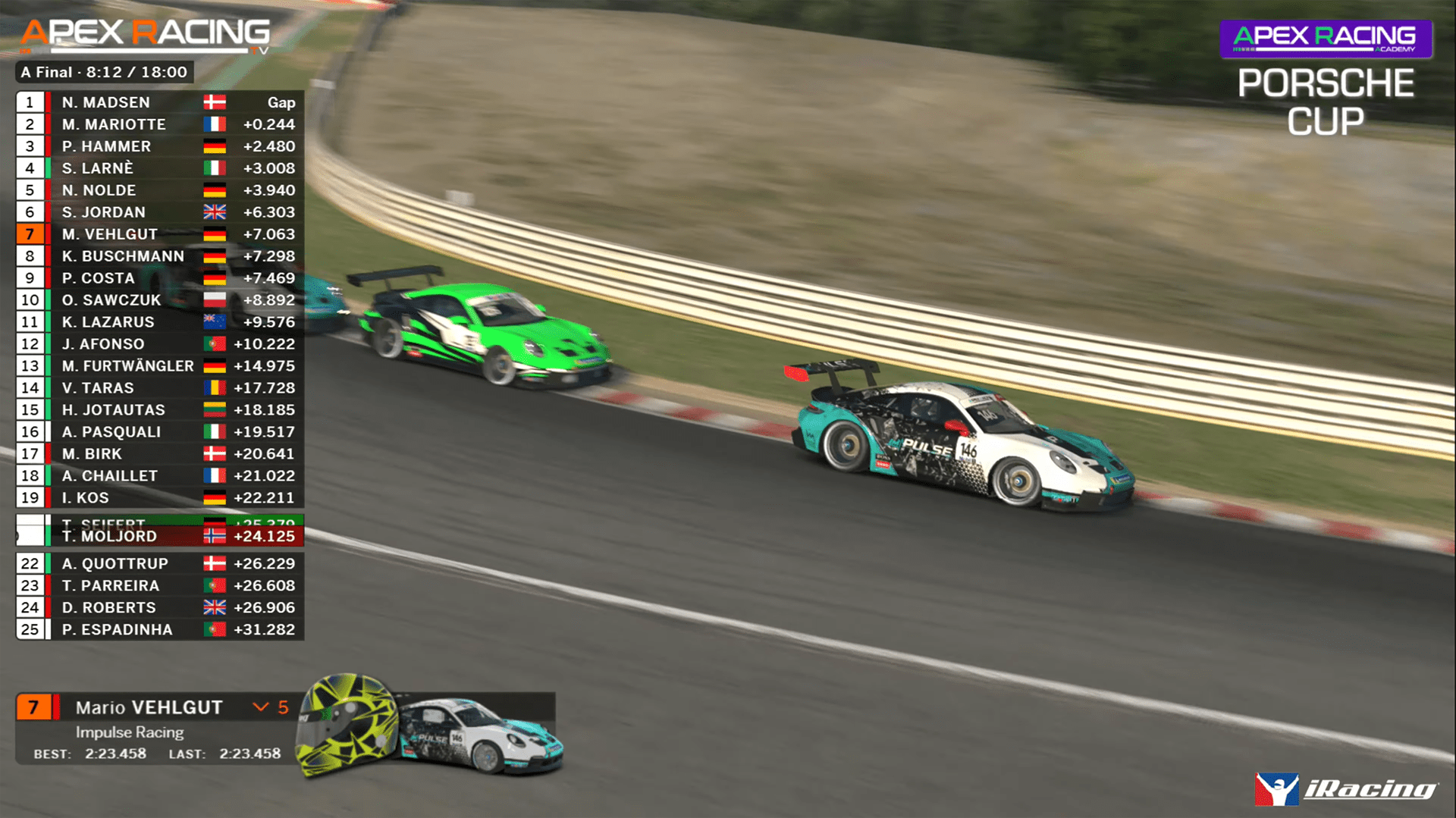Image resolution: width=1456 pixels, height=818 pixels.
Task: Click the Portuguese flag next to J. AFONSO
Action: [215, 343]
